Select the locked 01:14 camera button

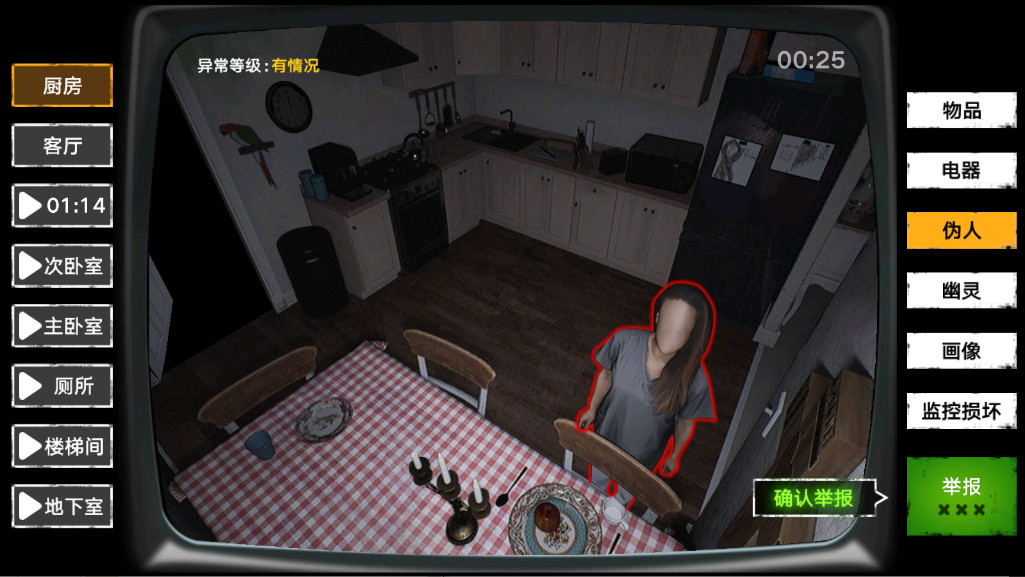click(62, 206)
